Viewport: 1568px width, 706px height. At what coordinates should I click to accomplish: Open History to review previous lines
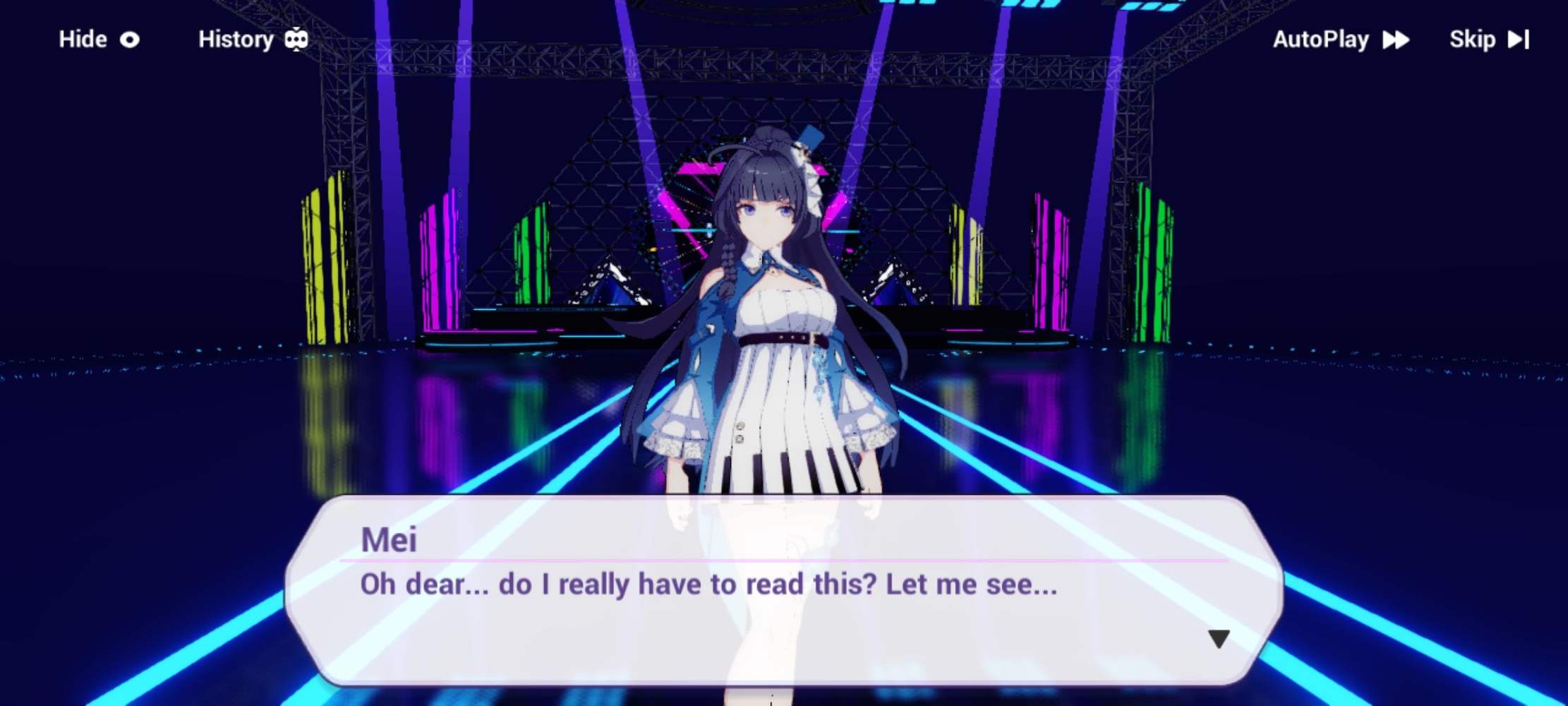(x=235, y=40)
